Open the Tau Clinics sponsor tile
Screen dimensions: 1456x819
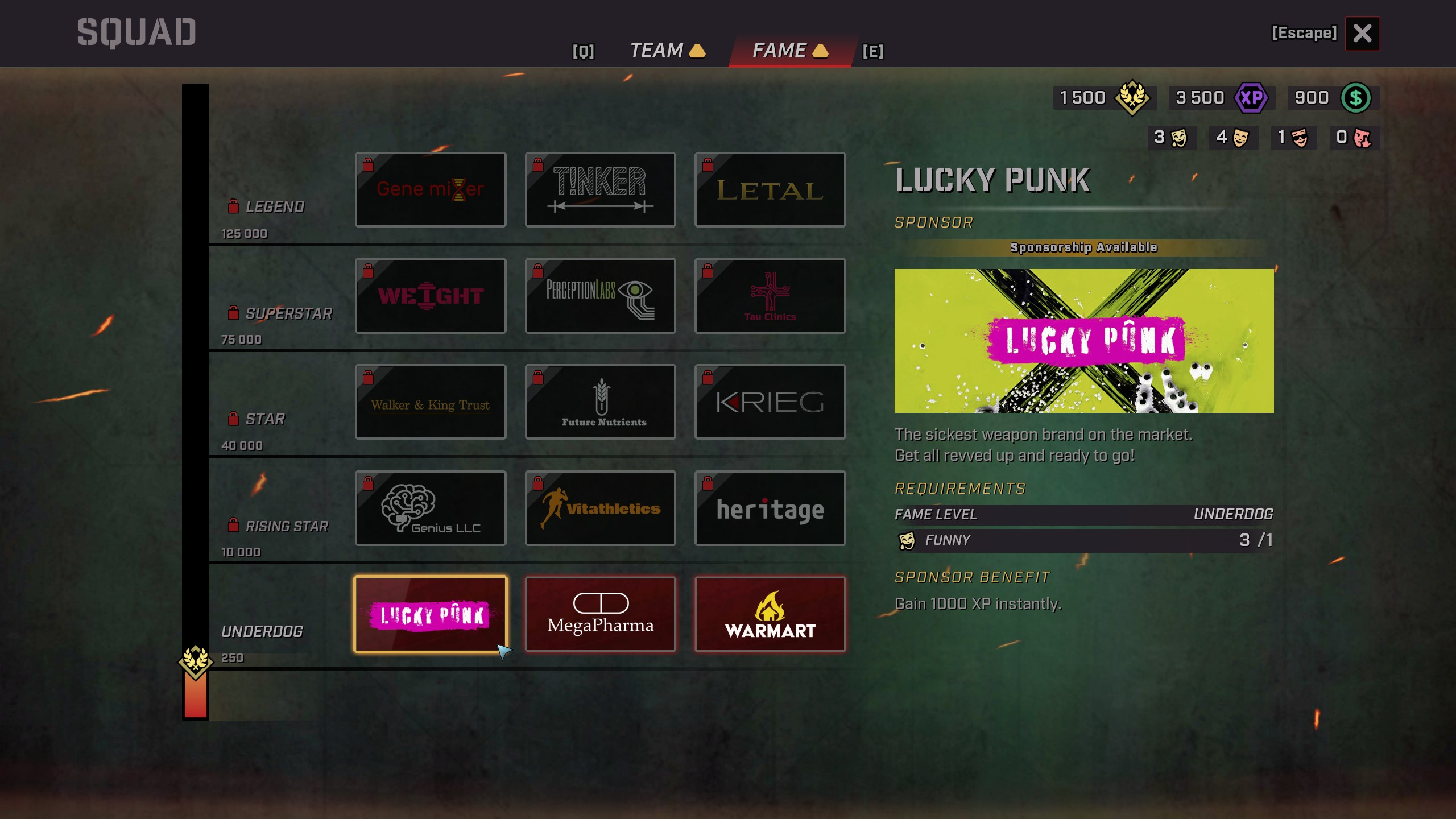[770, 295]
